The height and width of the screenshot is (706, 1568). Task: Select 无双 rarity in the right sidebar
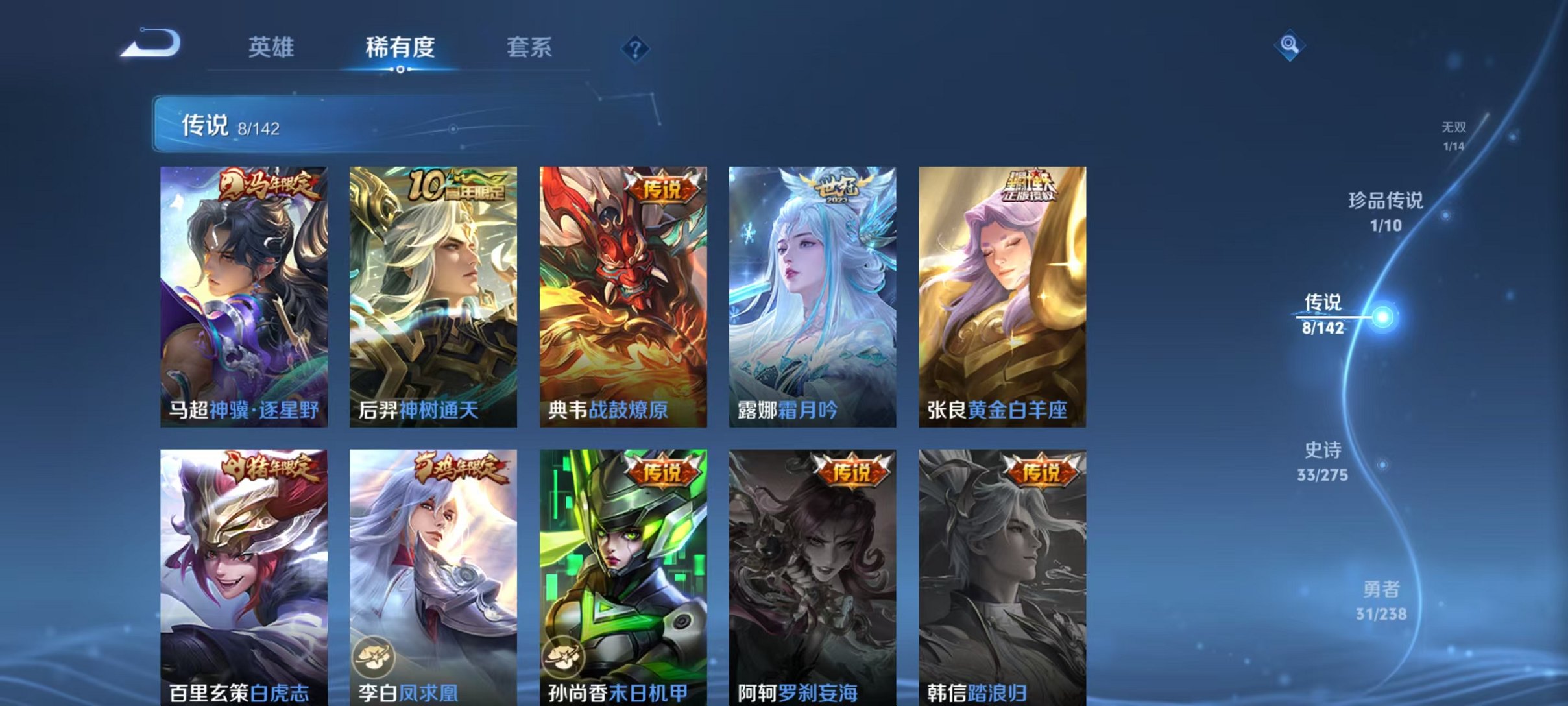click(x=1454, y=132)
